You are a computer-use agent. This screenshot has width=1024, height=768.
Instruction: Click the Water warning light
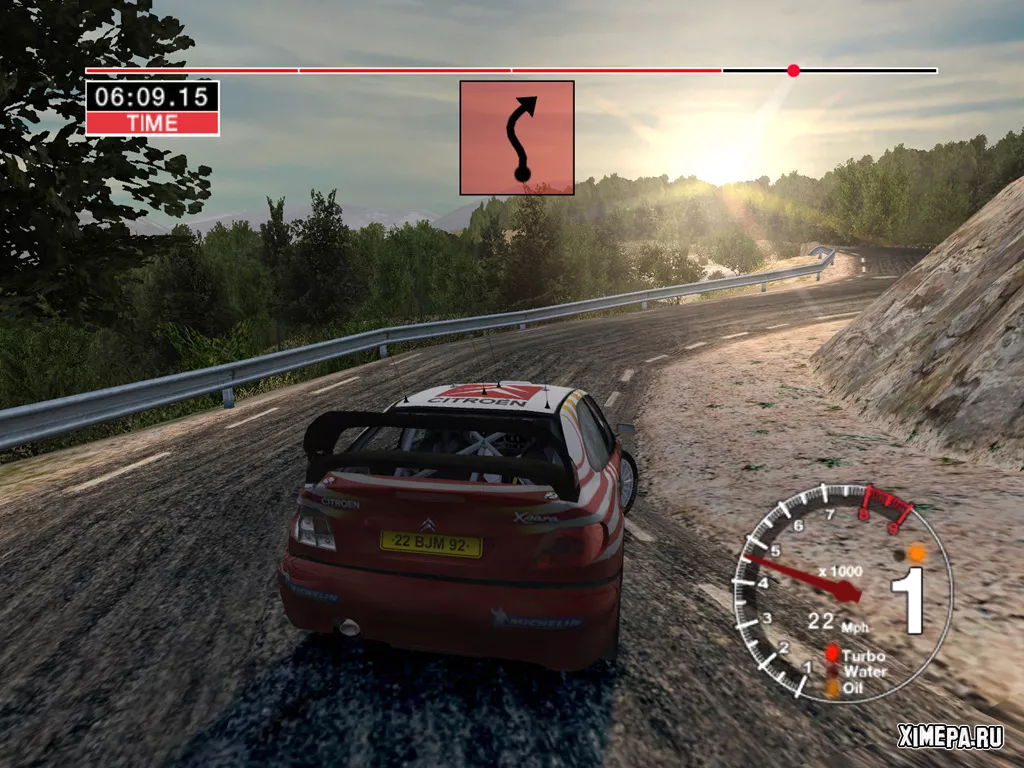click(x=831, y=672)
